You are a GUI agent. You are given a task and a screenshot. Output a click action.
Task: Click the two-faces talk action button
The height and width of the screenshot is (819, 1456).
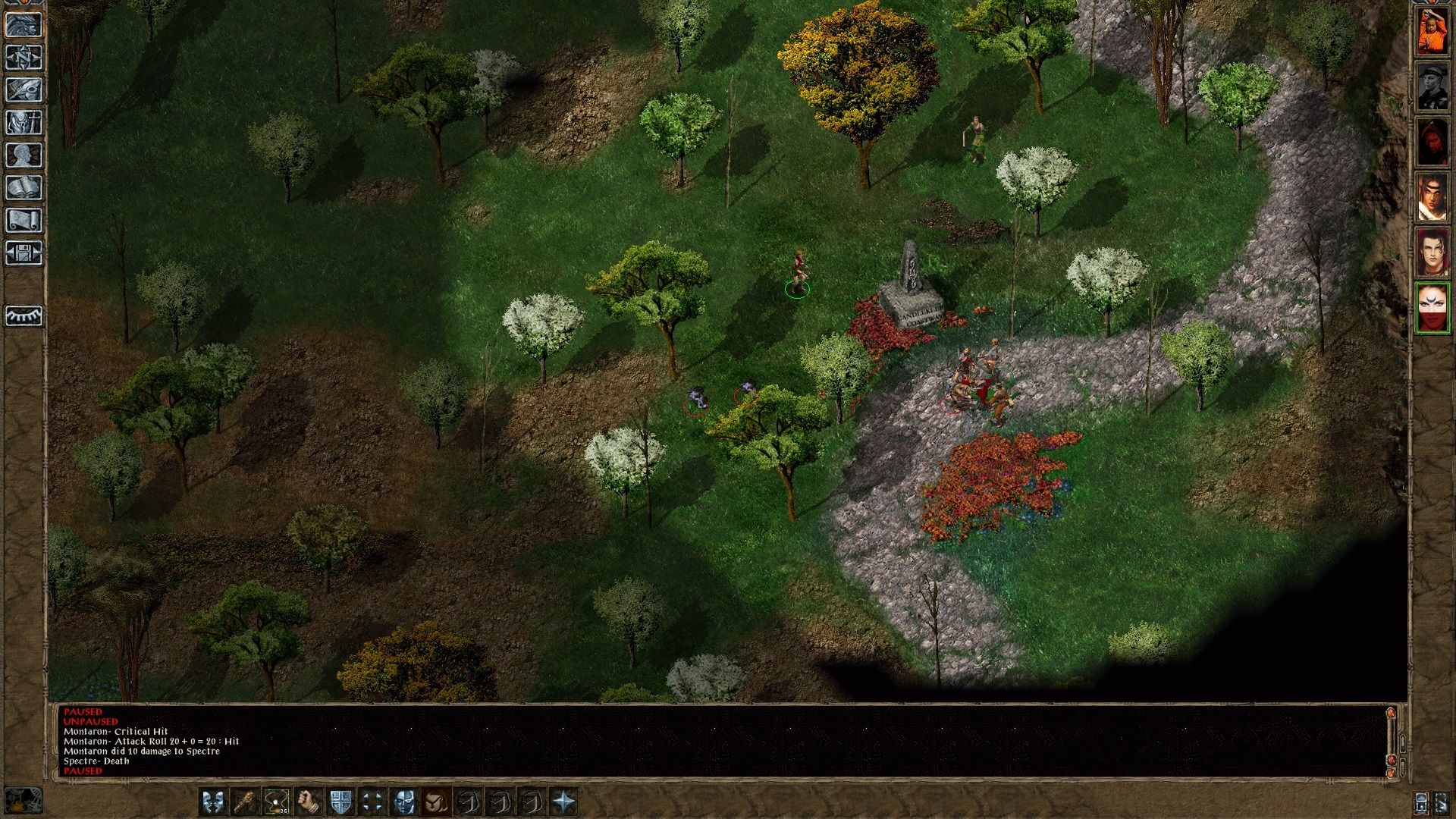(213, 802)
